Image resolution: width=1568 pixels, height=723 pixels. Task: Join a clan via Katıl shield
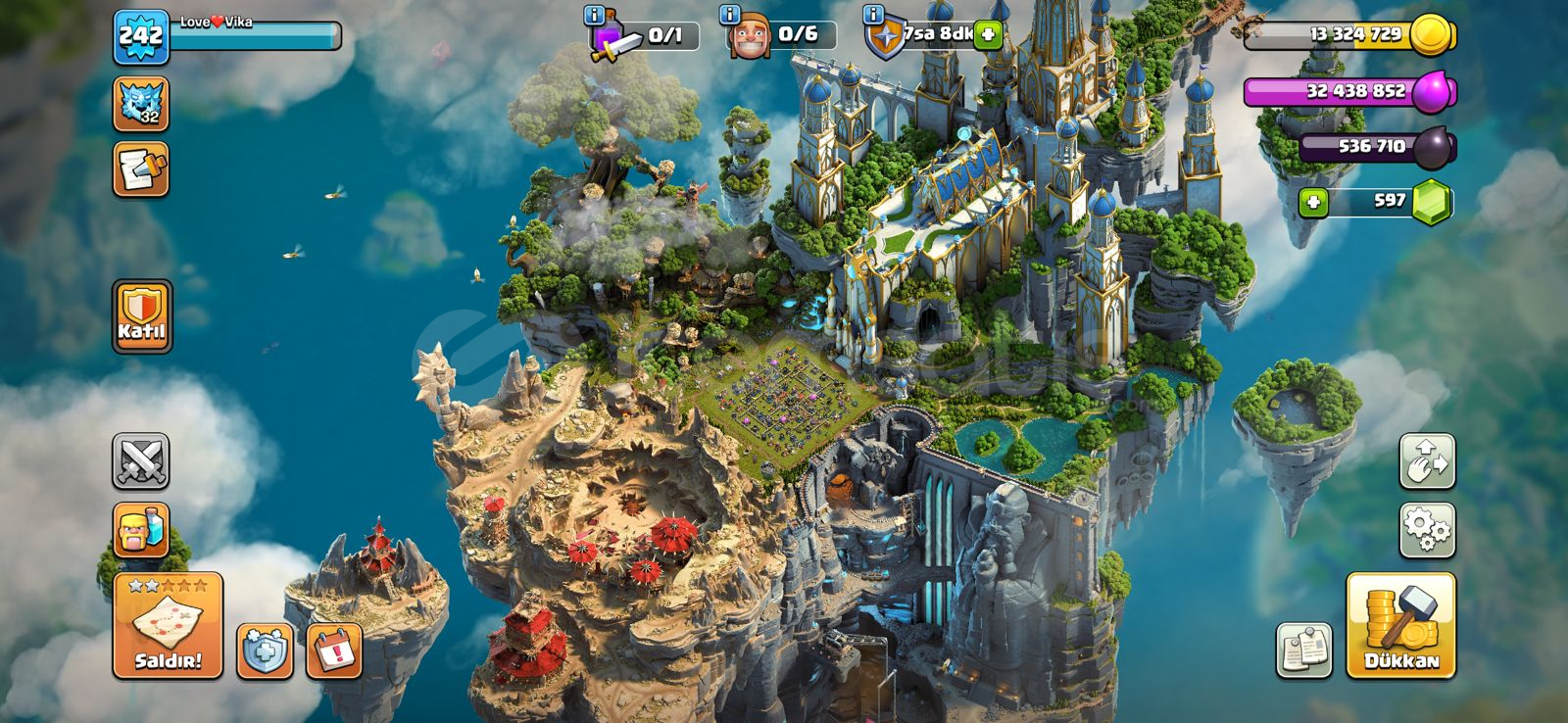(142, 315)
